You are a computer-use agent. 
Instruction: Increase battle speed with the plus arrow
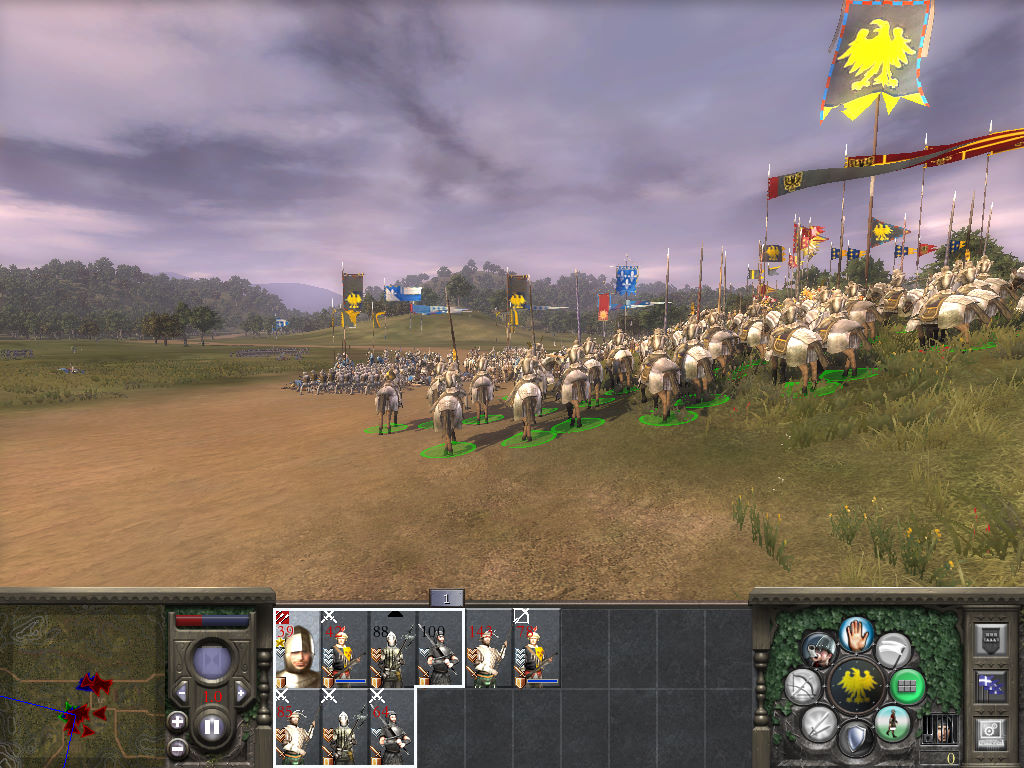[x=241, y=691]
